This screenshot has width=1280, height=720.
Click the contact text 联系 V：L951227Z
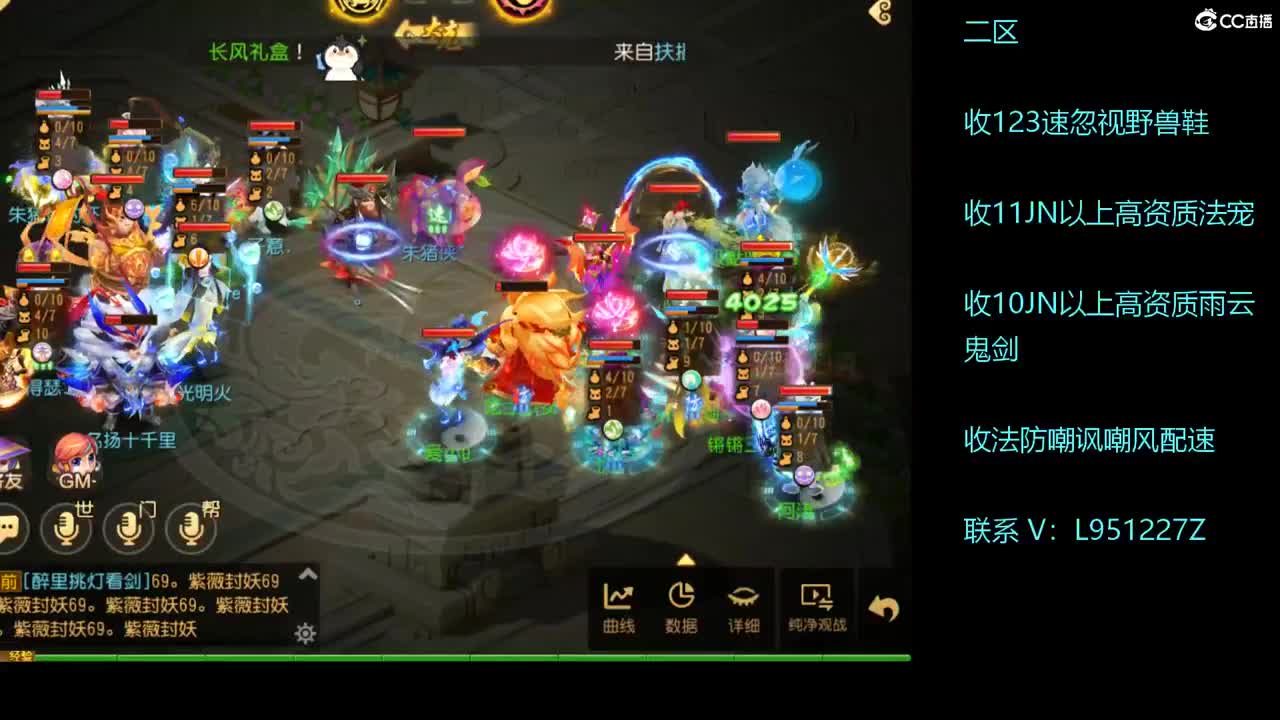tap(1085, 527)
